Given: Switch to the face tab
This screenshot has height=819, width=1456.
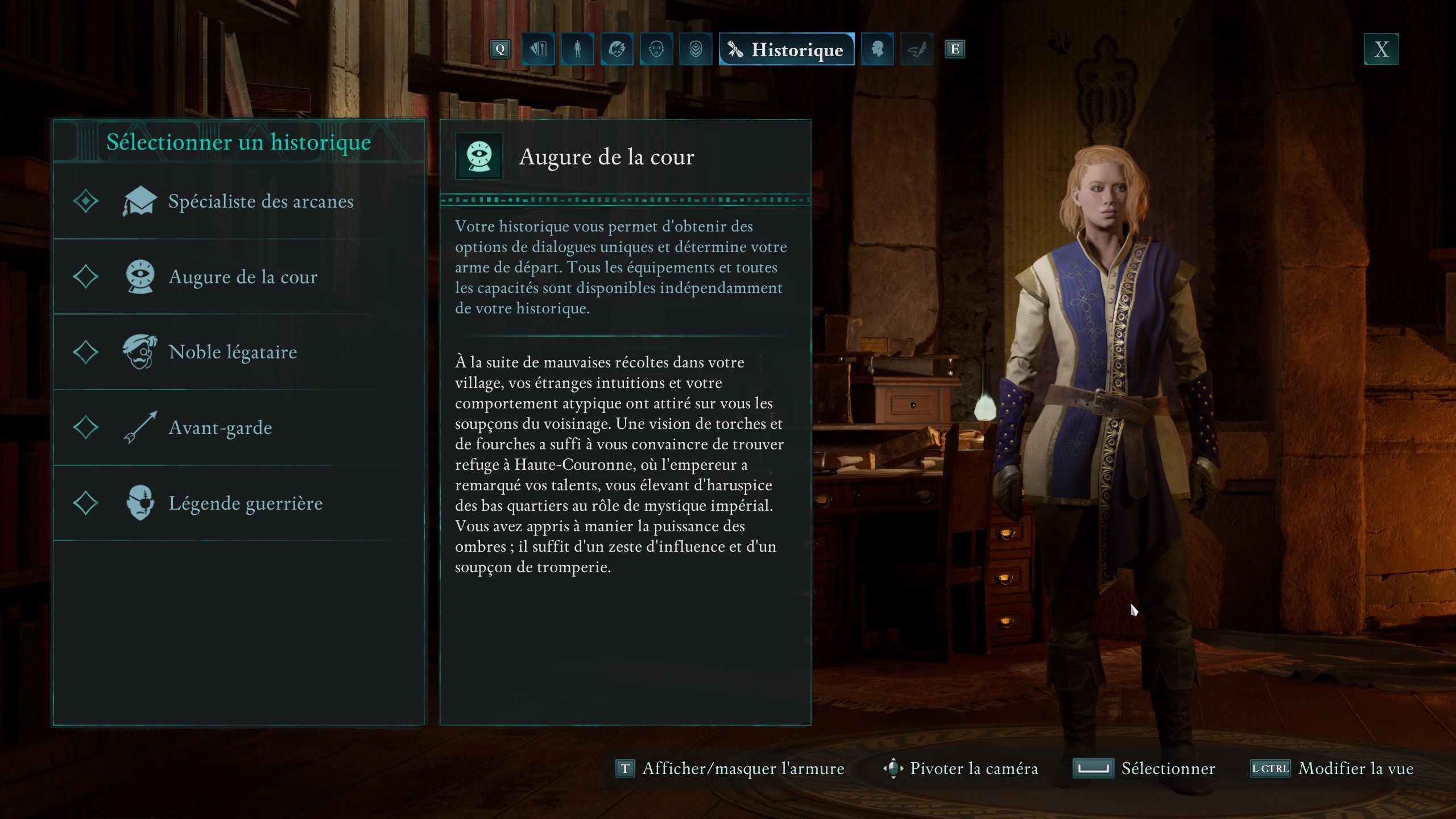Looking at the screenshot, I should (x=656, y=49).
